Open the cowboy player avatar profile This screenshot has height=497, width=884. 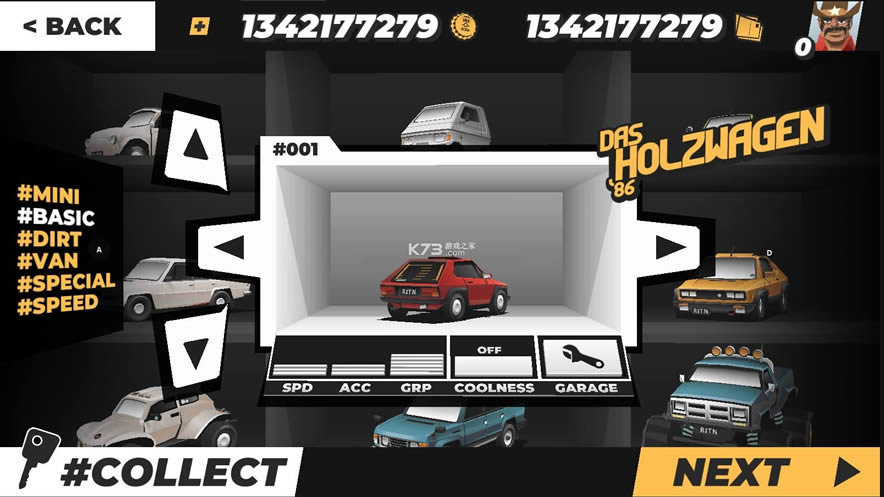(836, 27)
